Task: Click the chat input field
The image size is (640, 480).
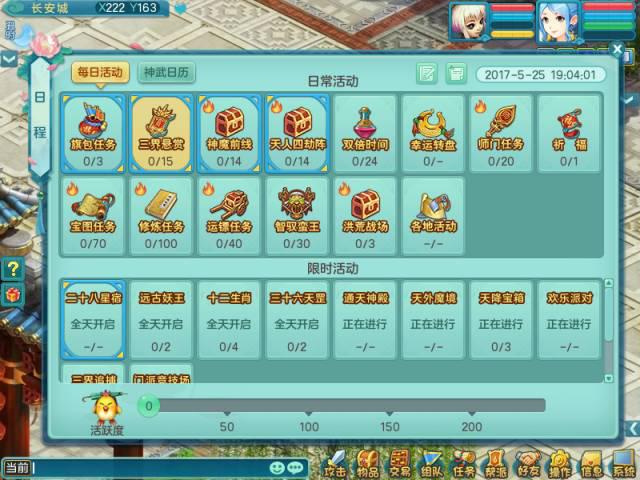Action: (150, 467)
